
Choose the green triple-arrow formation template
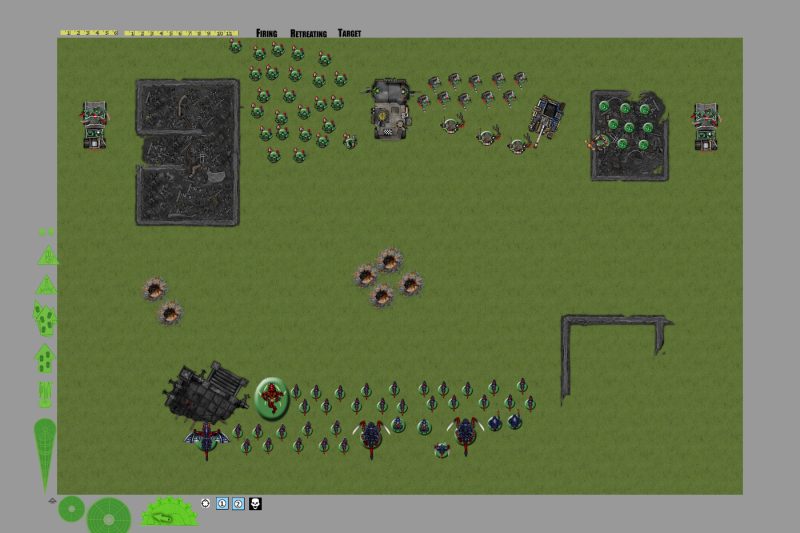[45, 318]
